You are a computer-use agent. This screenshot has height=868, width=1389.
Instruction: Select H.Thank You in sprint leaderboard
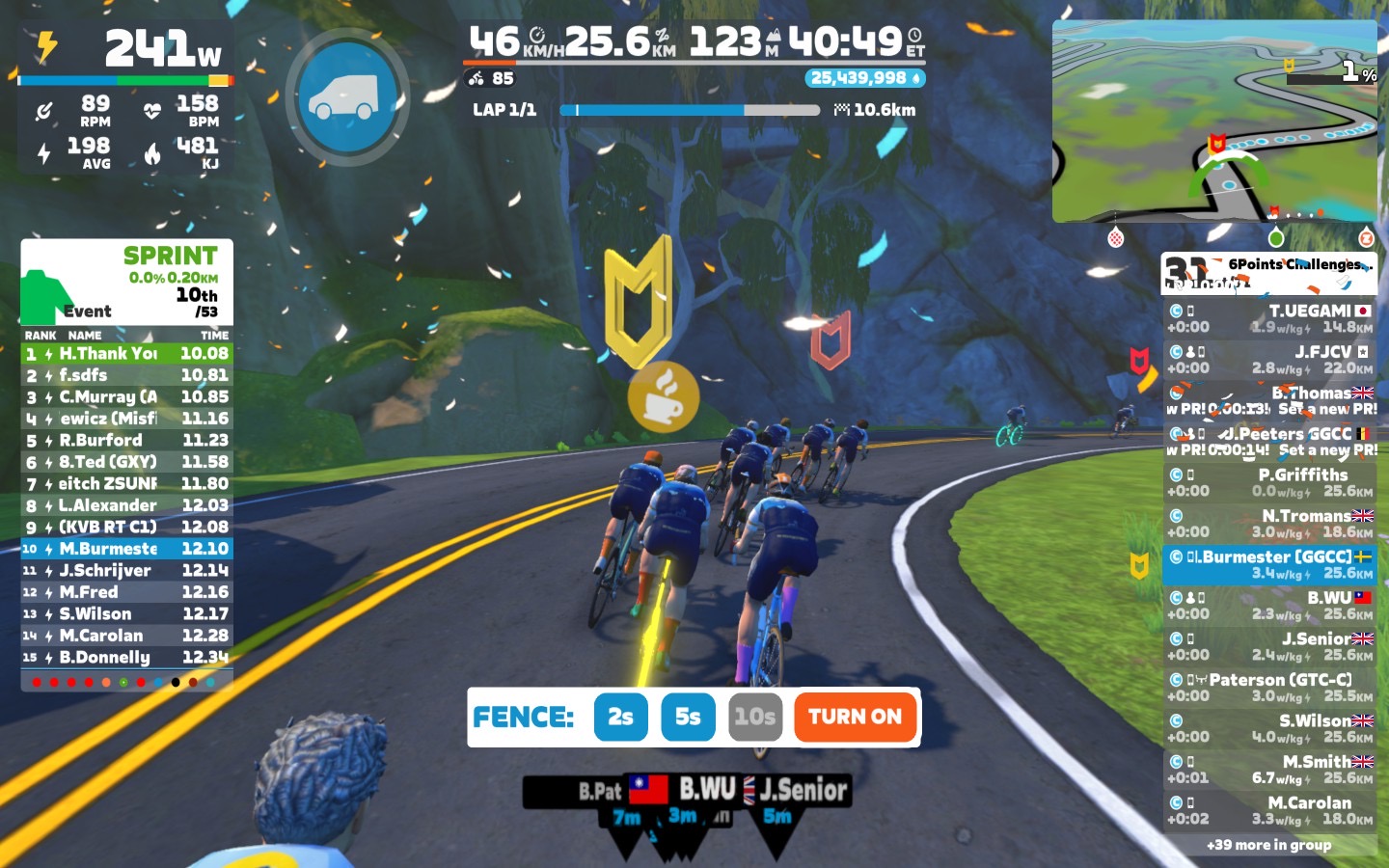[126, 354]
